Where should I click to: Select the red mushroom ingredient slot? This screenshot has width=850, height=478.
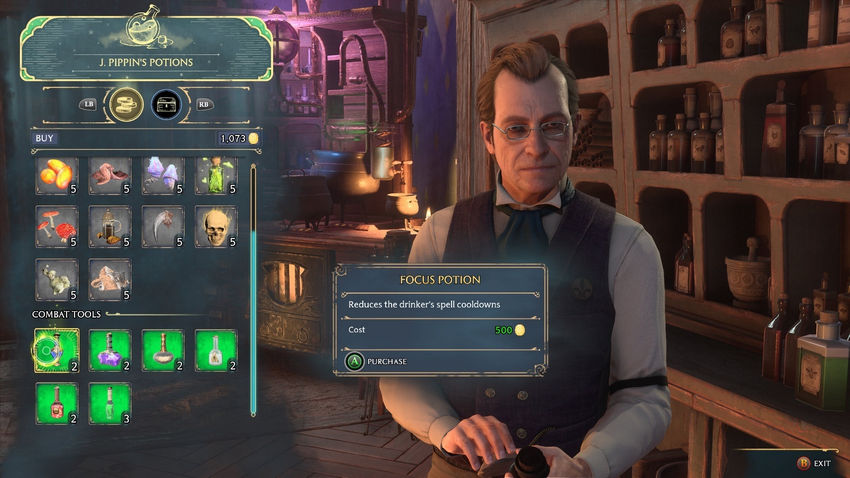pyautogui.click(x=57, y=227)
